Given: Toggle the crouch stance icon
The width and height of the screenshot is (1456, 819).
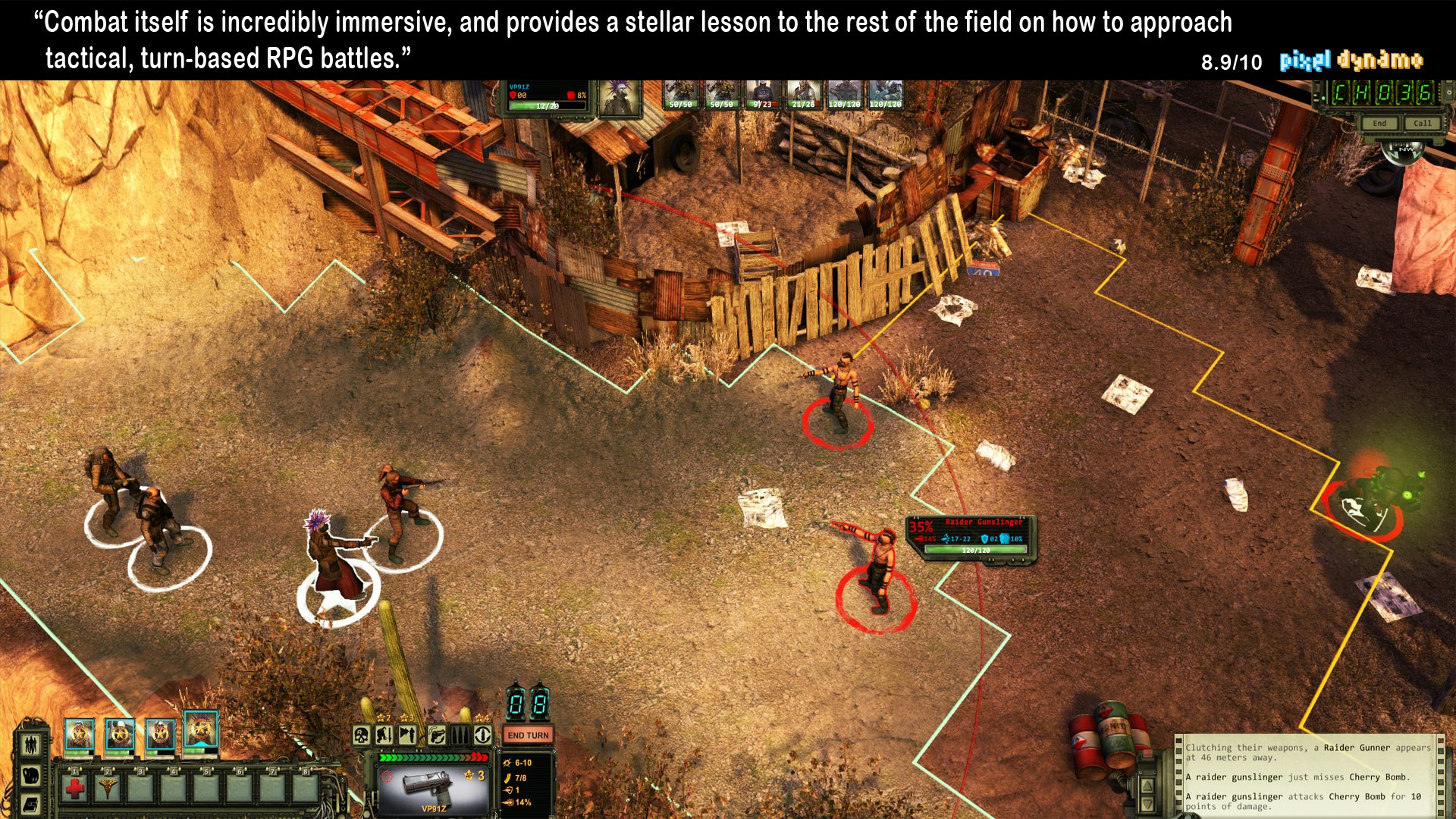Looking at the screenshot, I should click(384, 735).
